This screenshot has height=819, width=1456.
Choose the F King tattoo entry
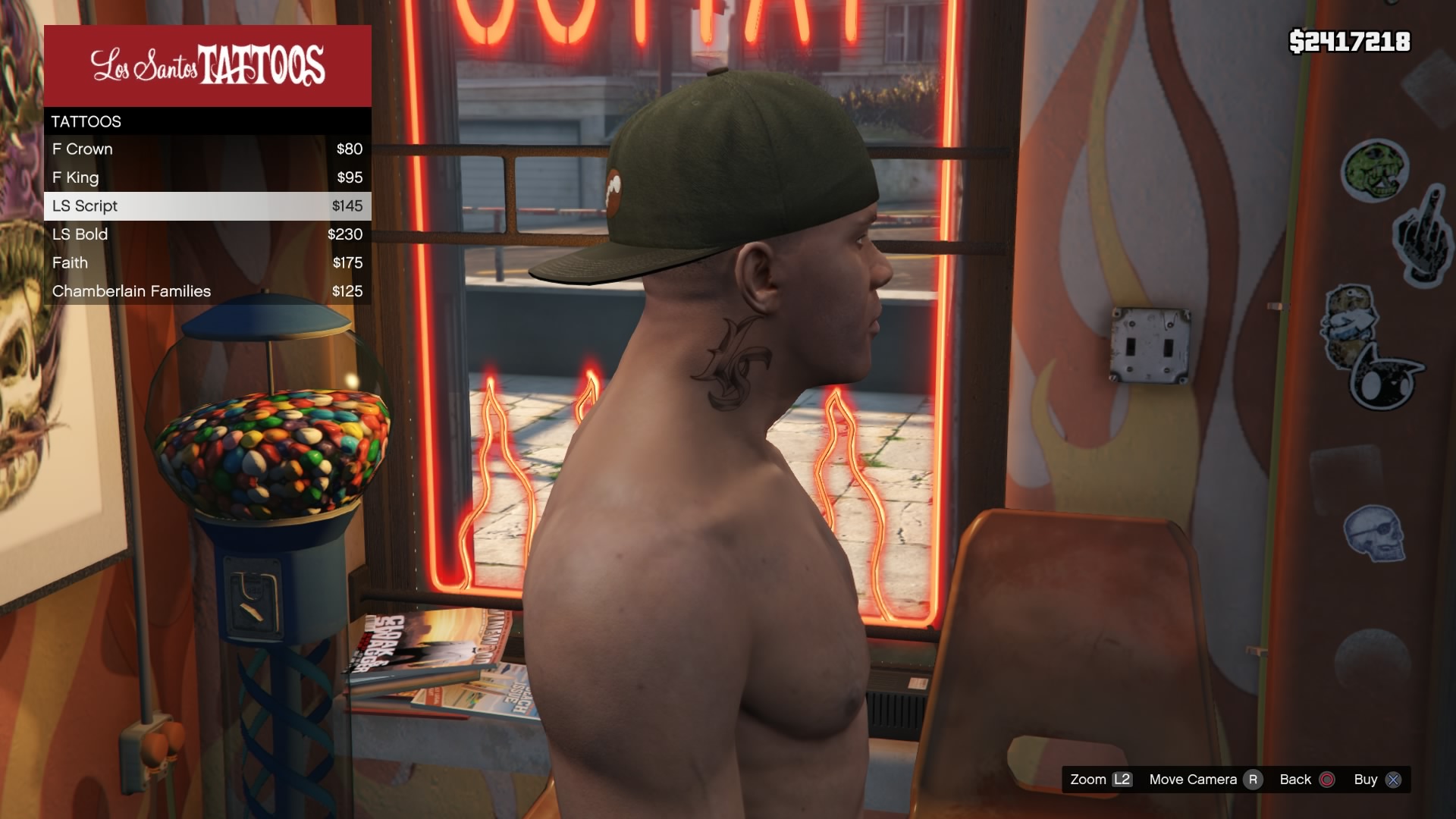point(207,177)
